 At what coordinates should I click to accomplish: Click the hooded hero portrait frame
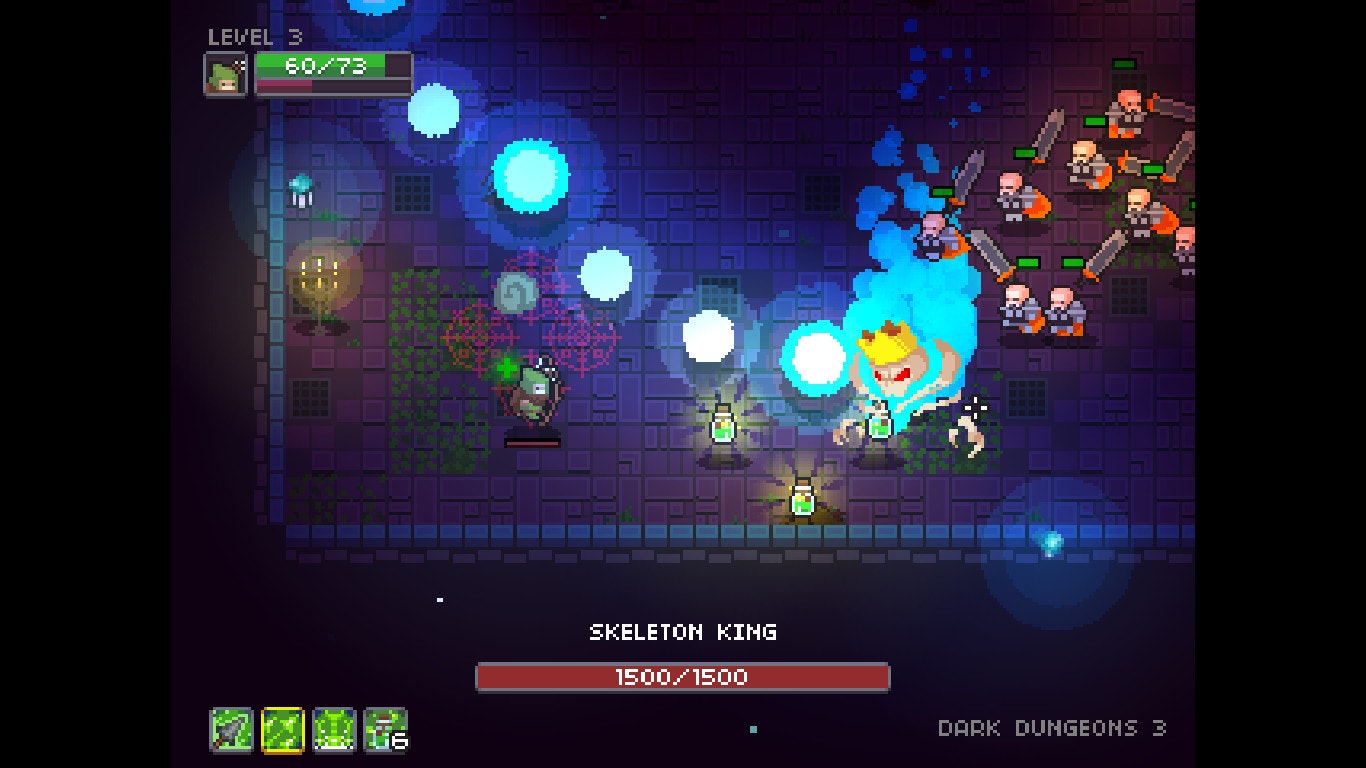tap(225, 73)
